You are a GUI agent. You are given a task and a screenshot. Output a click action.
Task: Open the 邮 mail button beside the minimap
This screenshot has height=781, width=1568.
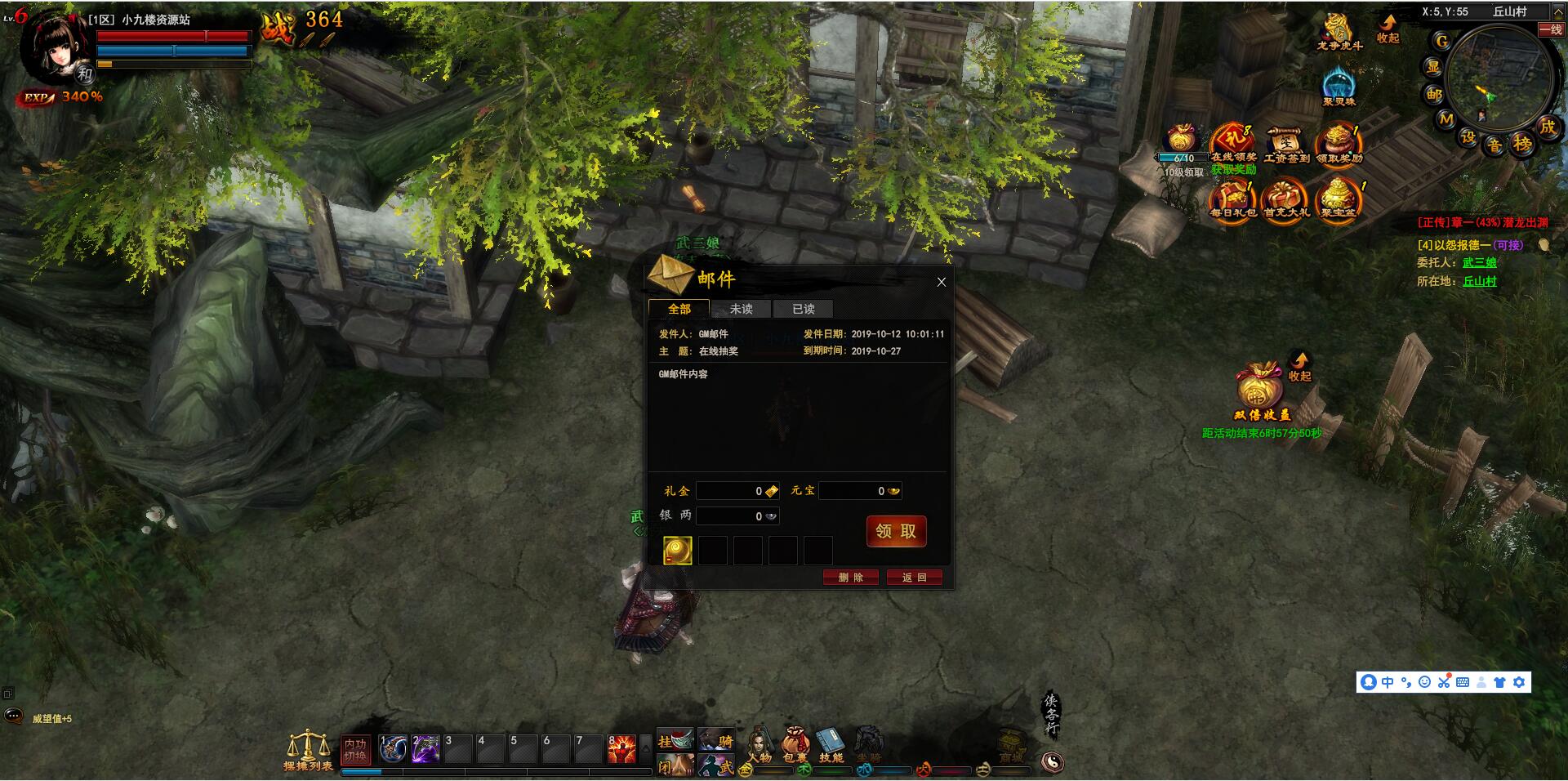1434,95
